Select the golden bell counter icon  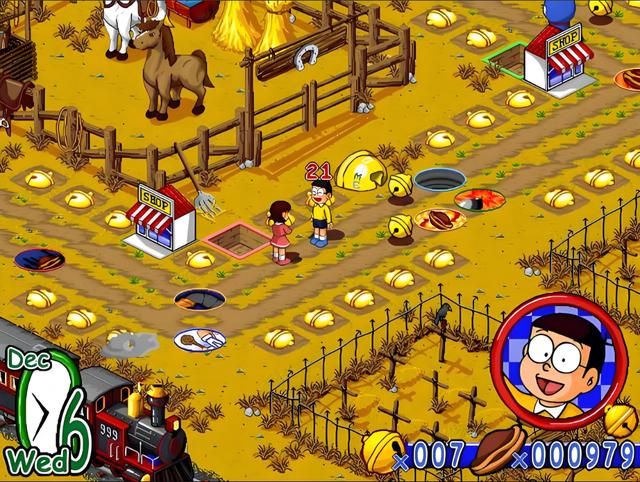pyautogui.click(x=382, y=450)
